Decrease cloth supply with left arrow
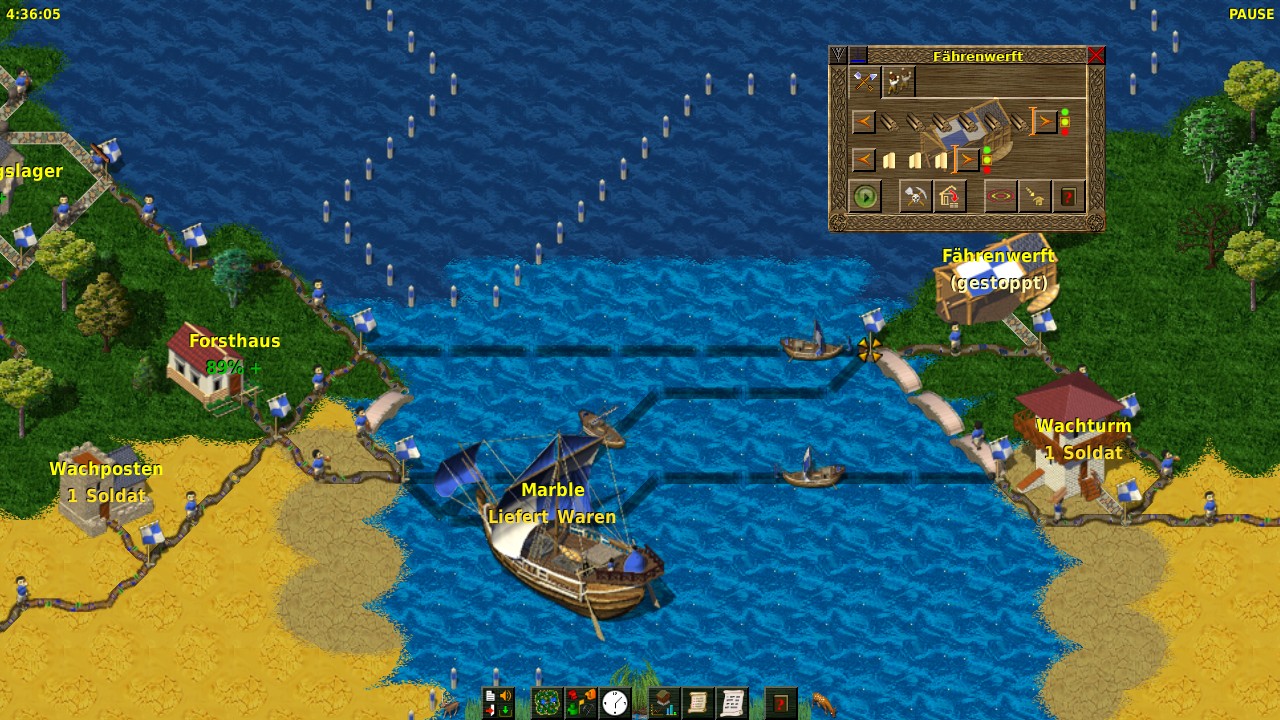Viewport: 1280px width, 720px height. 863,159
